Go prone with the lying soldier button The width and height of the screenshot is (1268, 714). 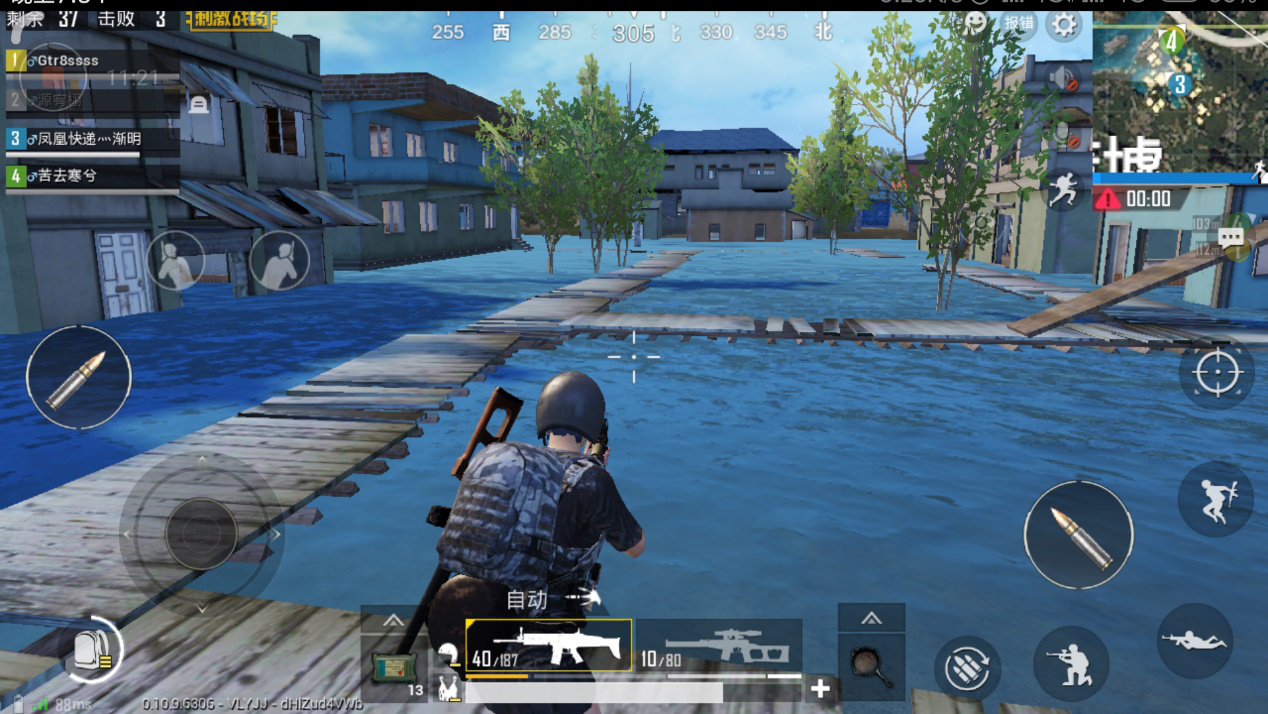(1196, 641)
